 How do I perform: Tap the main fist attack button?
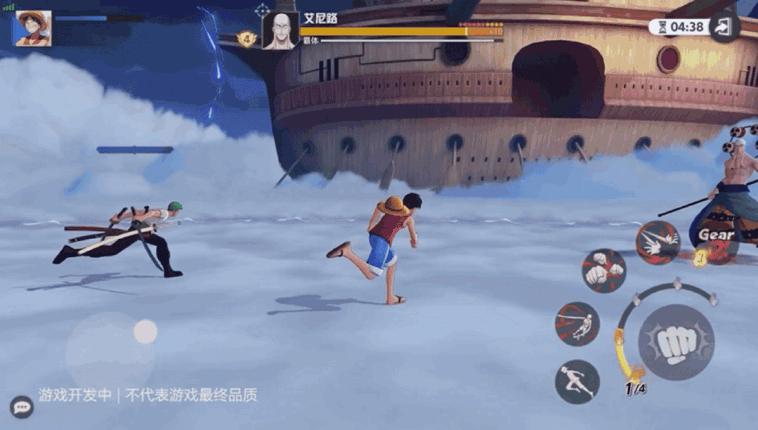pos(676,343)
